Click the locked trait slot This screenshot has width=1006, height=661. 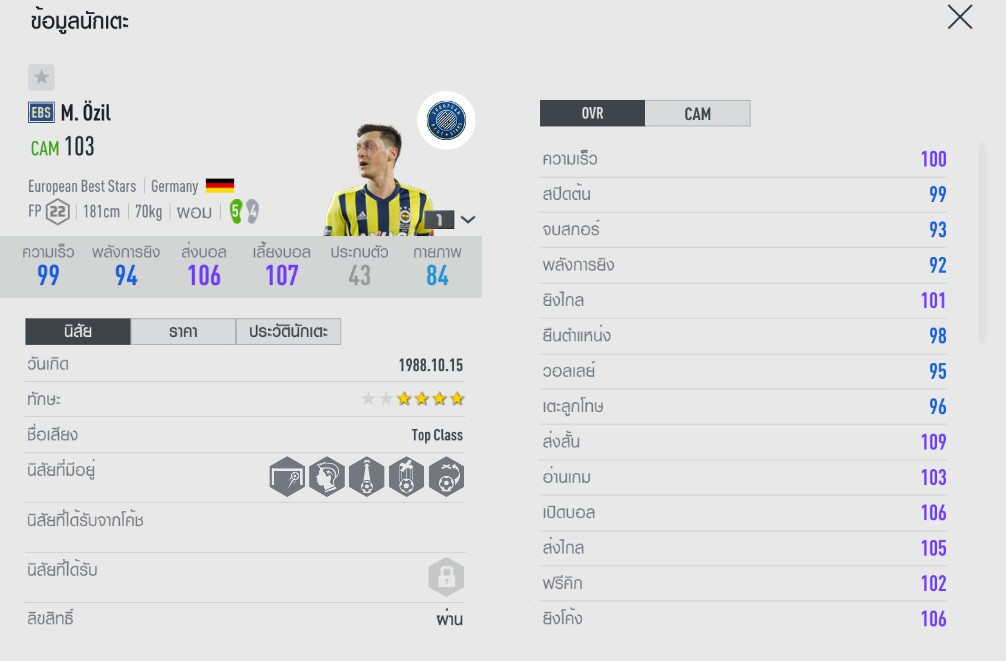446,577
